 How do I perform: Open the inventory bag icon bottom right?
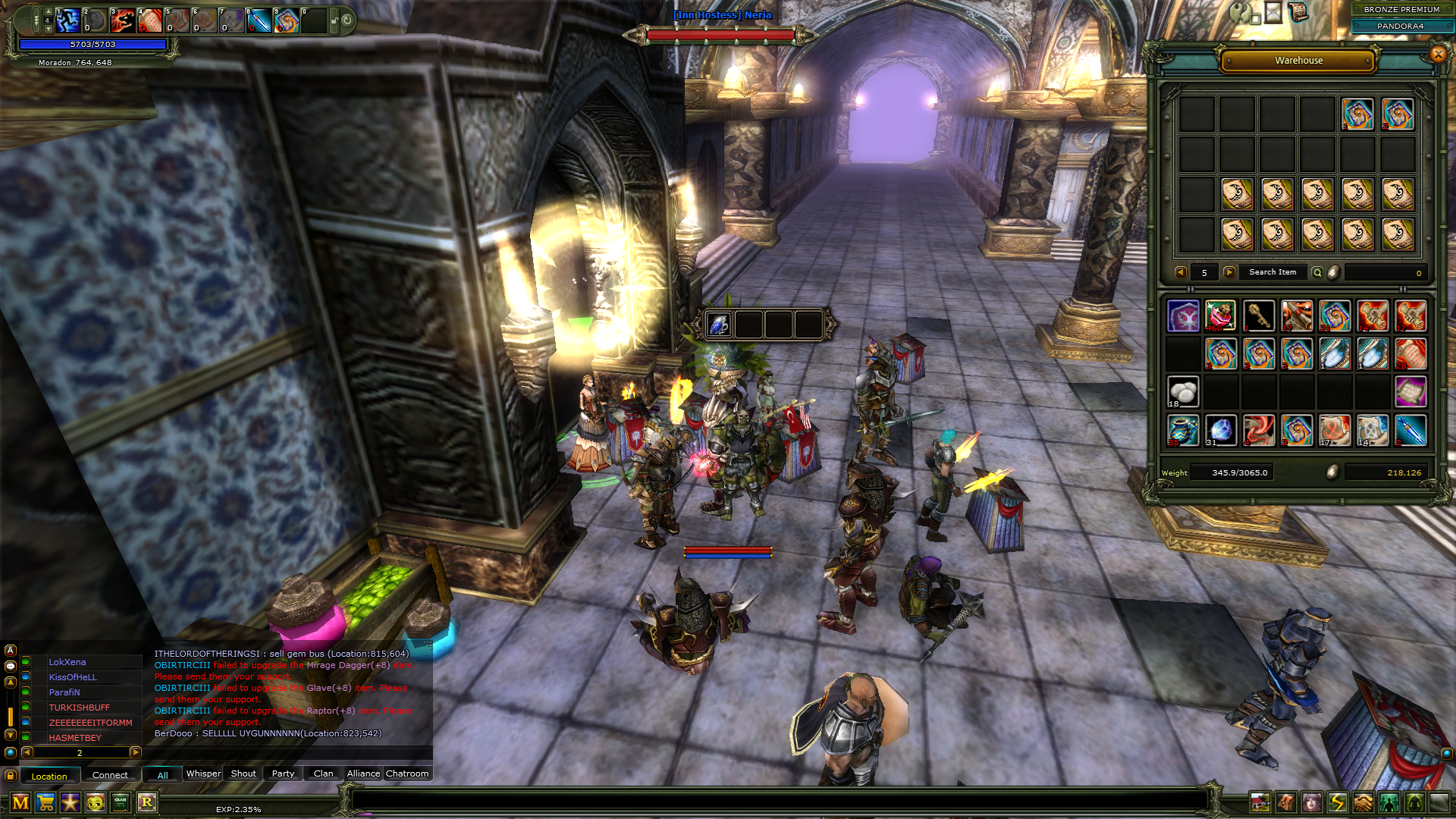tap(1285, 801)
